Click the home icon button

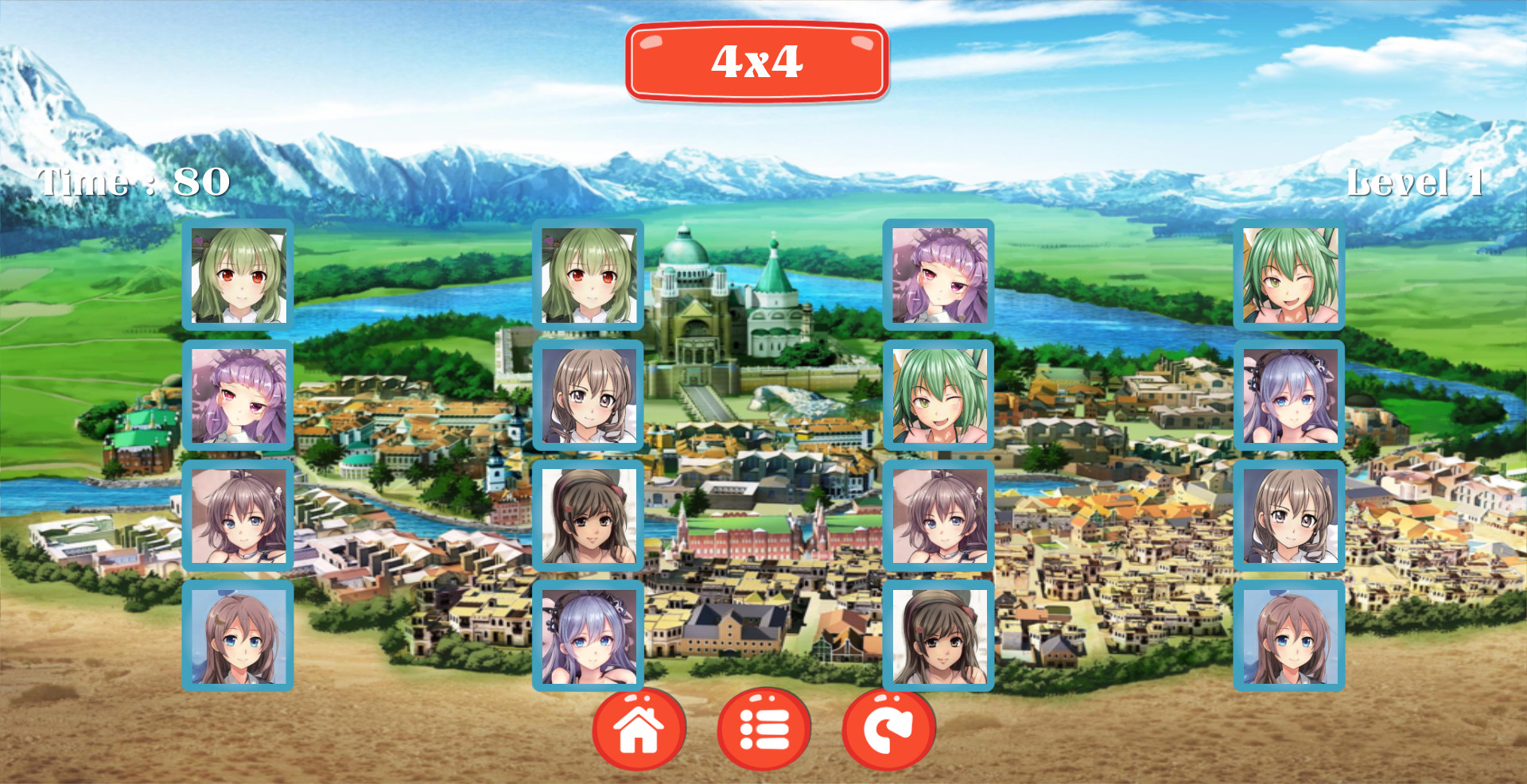pyautogui.click(x=639, y=728)
